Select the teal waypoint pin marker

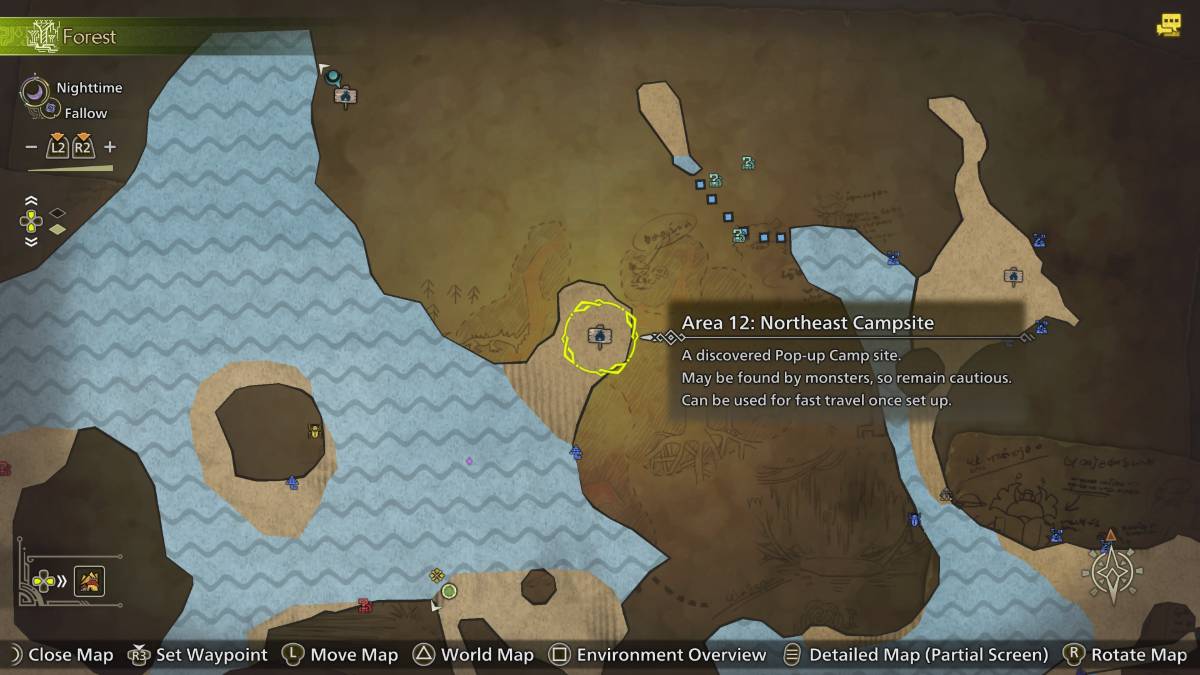(x=333, y=76)
